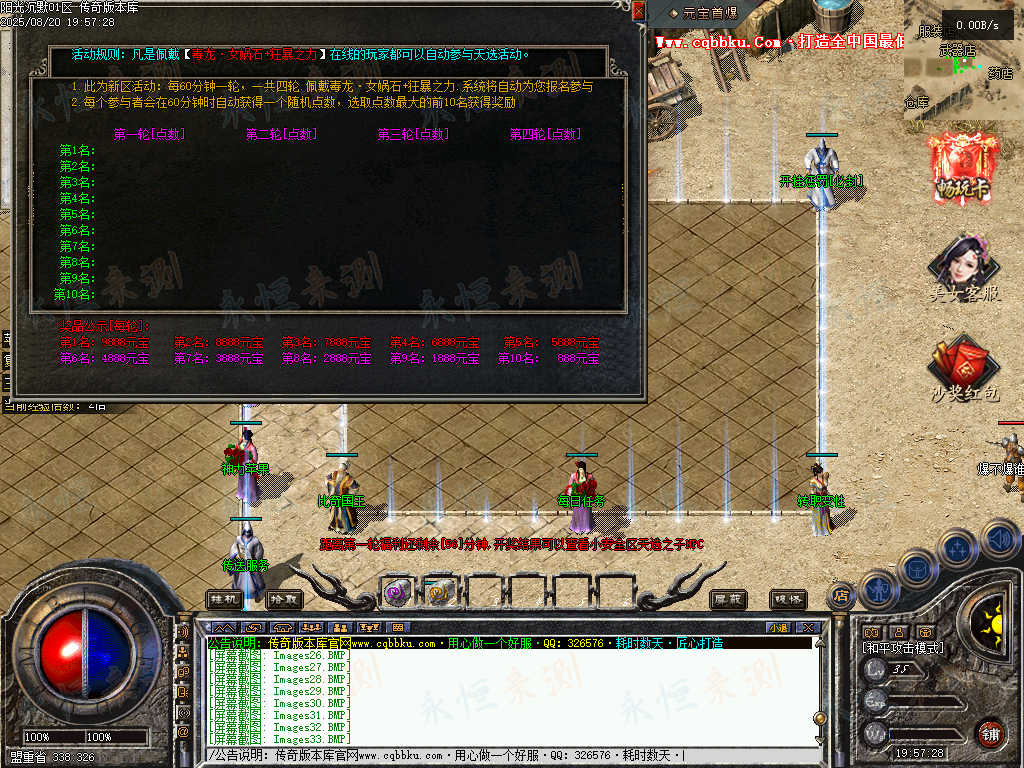Open the round 店 shop button
Screen dimensions: 1024x768
pyautogui.click(x=842, y=596)
